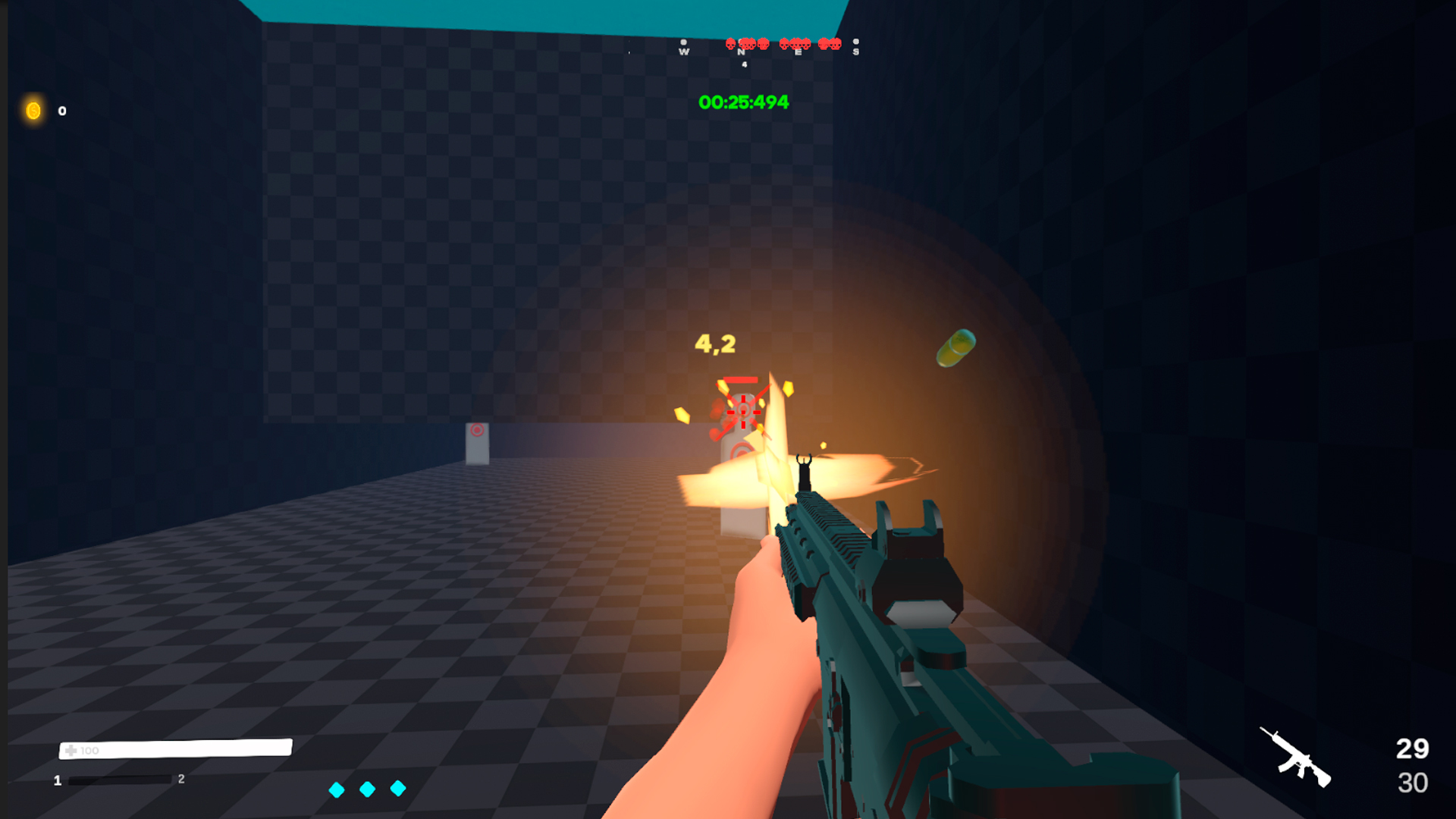Click the coin currency icon top-left
This screenshot has width=1456, height=819.
(33, 111)
